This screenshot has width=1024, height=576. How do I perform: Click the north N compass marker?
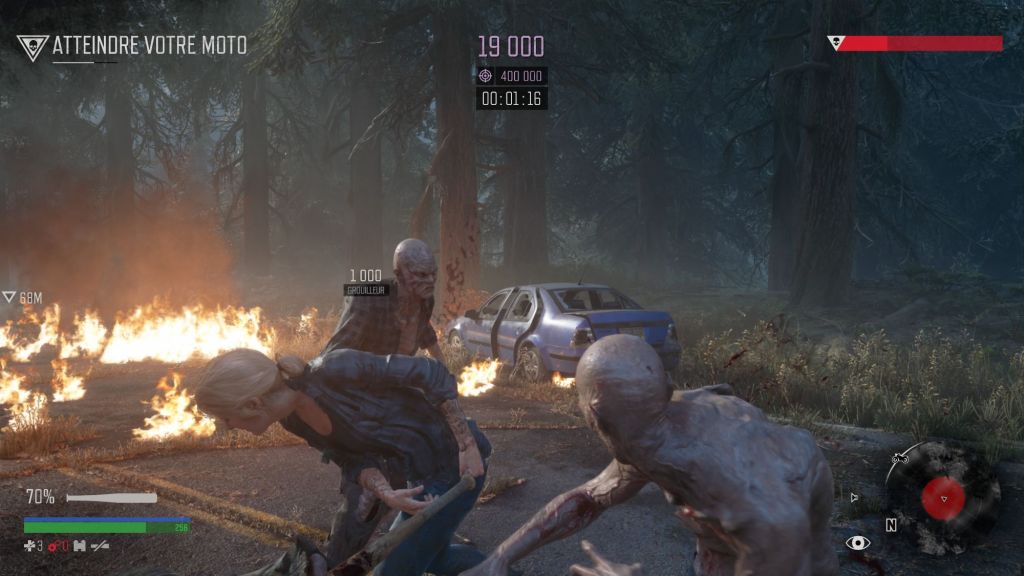coord(891,524)
